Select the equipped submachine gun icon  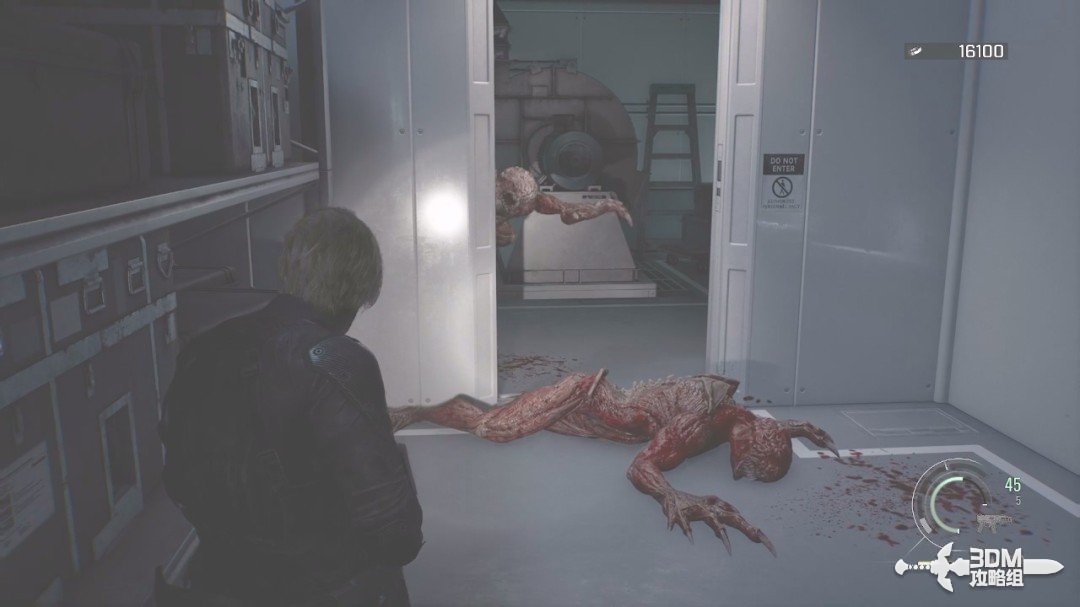[x=996, y=520]
